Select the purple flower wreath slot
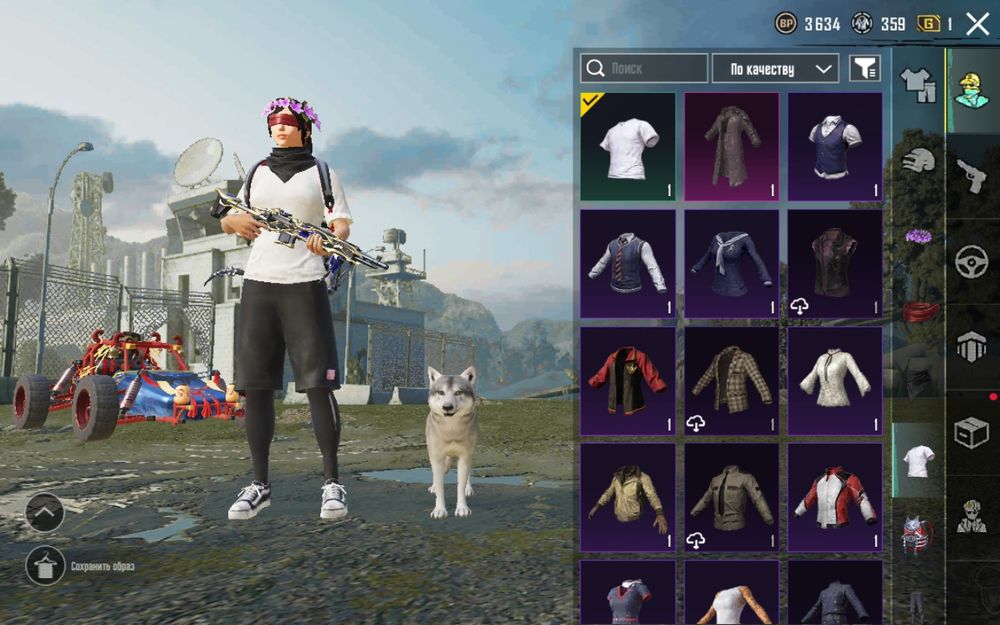1000x625 pixels. click(x=918, y=237)
